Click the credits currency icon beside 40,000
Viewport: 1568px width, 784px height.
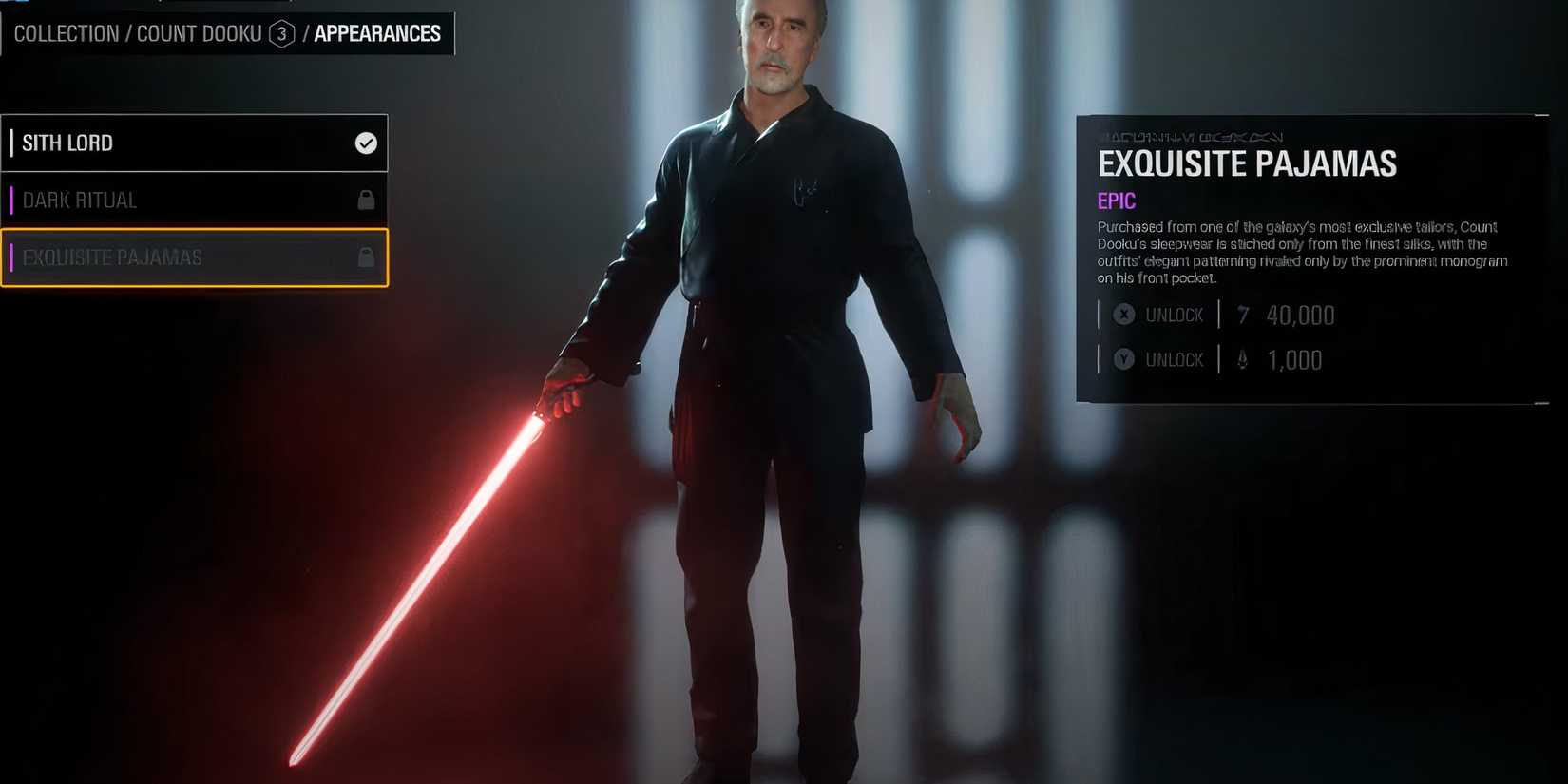[1245, 315]
